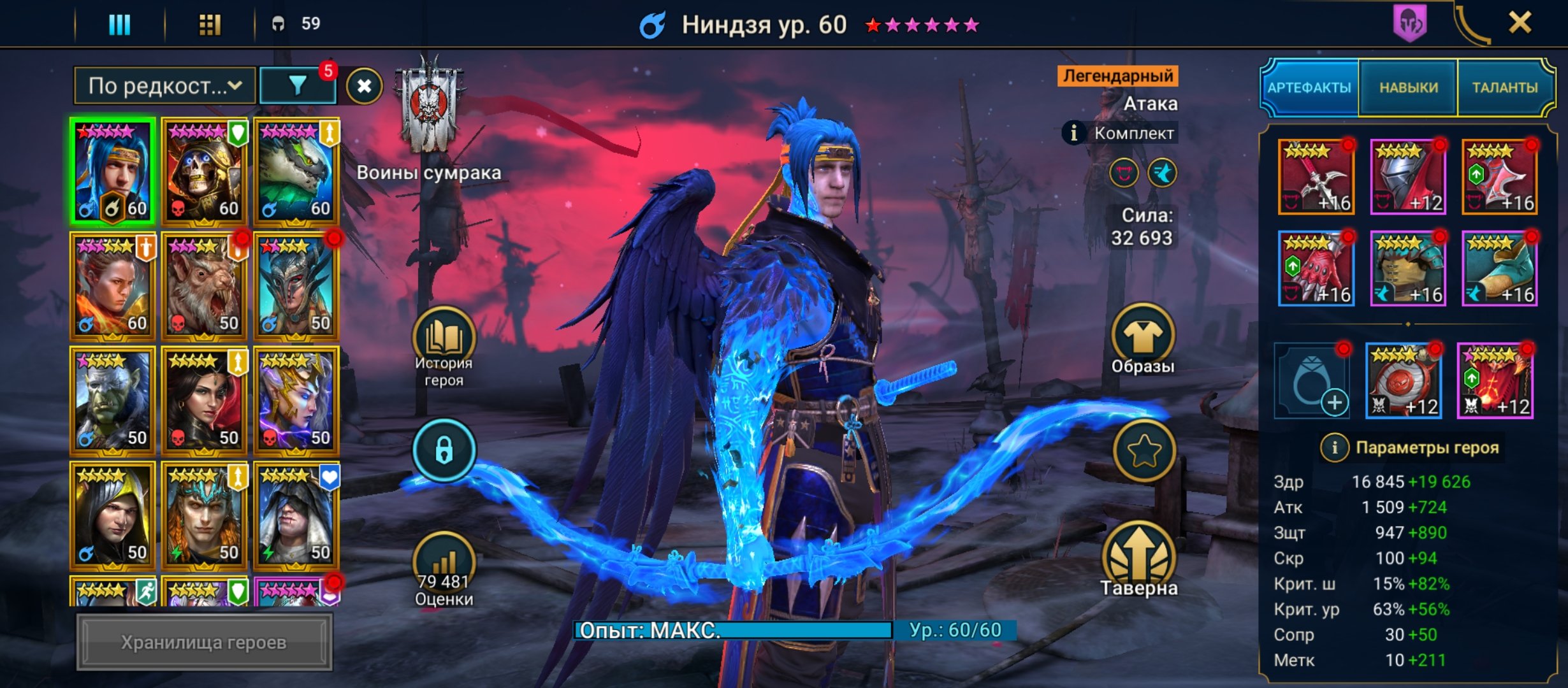The width and height of the screenshot is (1568, 688).
Task: Select the helmet artifact slot
Action: 1407,176
